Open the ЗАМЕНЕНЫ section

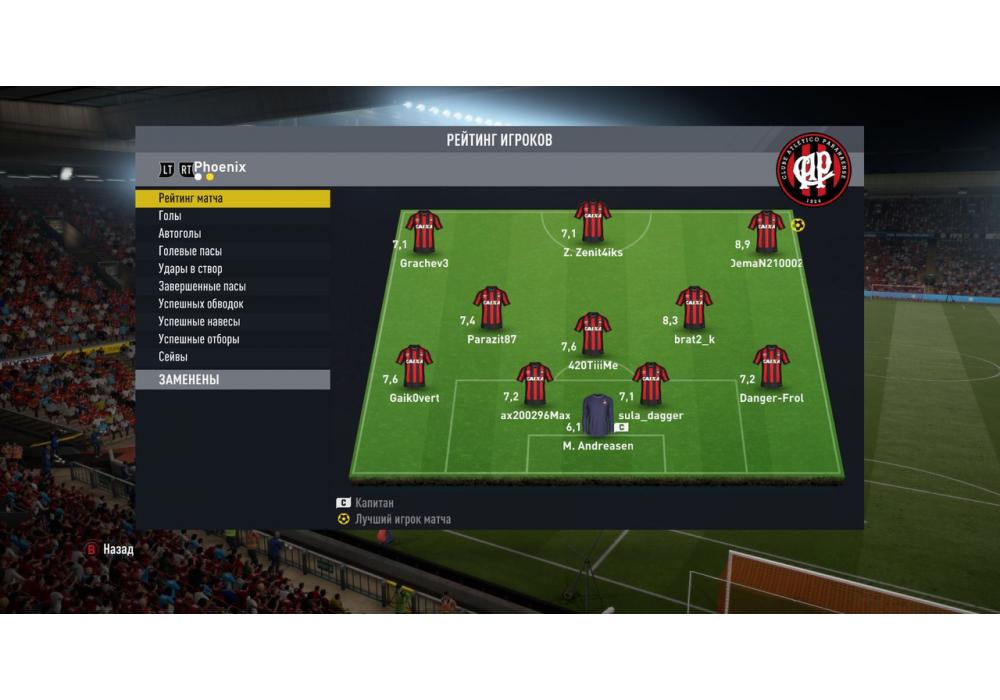[x=232, y=380]
